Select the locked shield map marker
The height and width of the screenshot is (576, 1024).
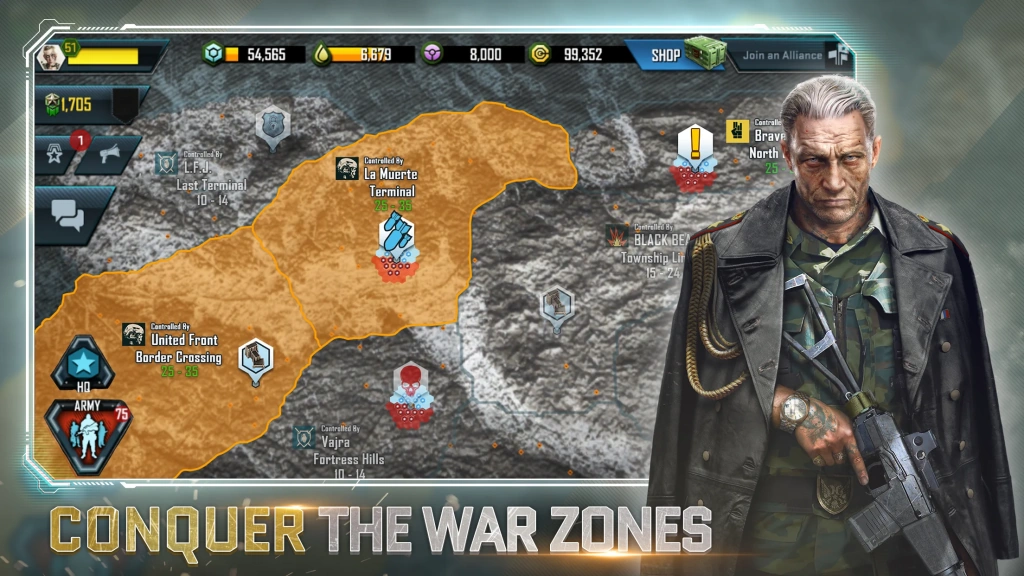271,124
